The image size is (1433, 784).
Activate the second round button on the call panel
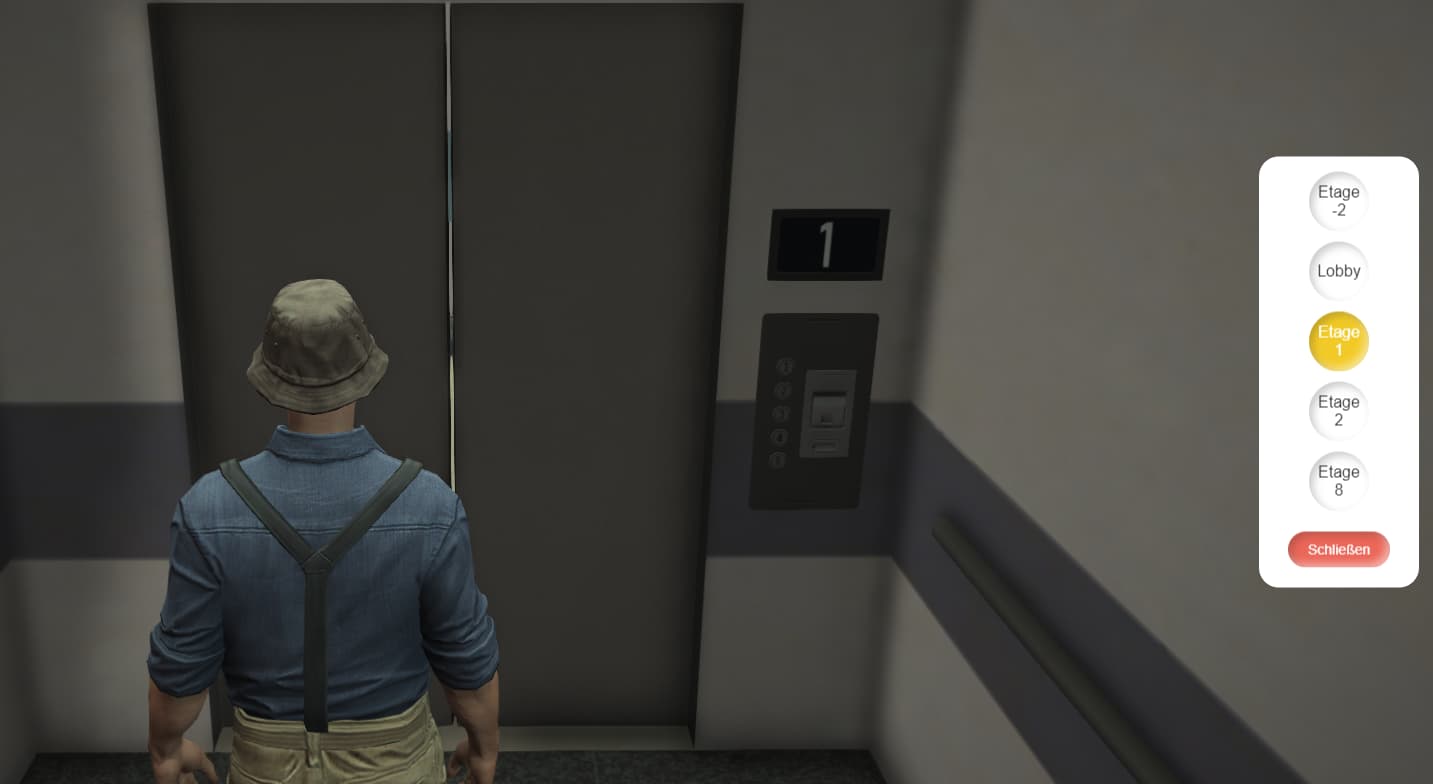coord(783,388)
